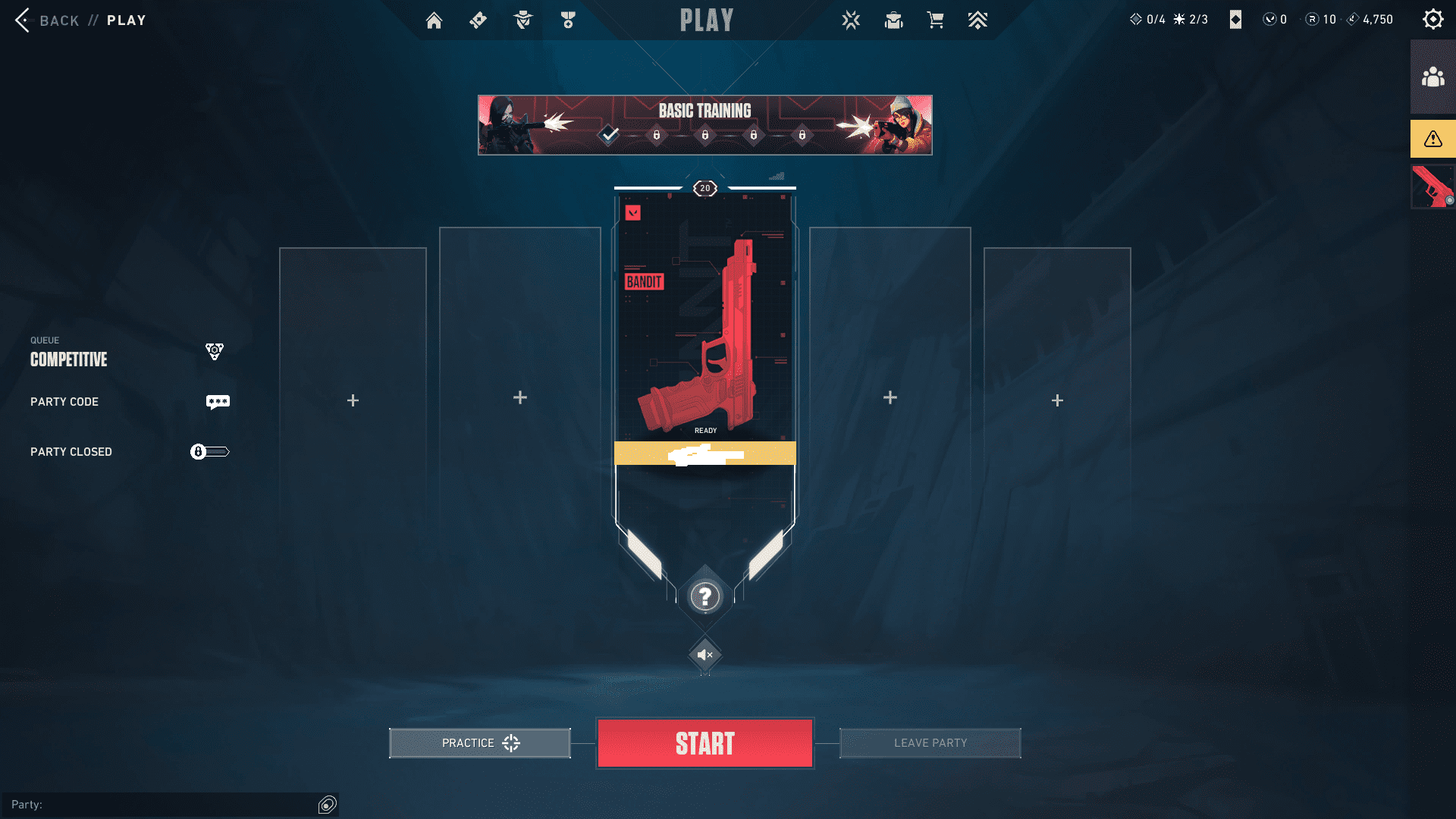Screen dimensions: 1456x819
Task: Open the Esports Valorant logo icon
Action: 851,20
